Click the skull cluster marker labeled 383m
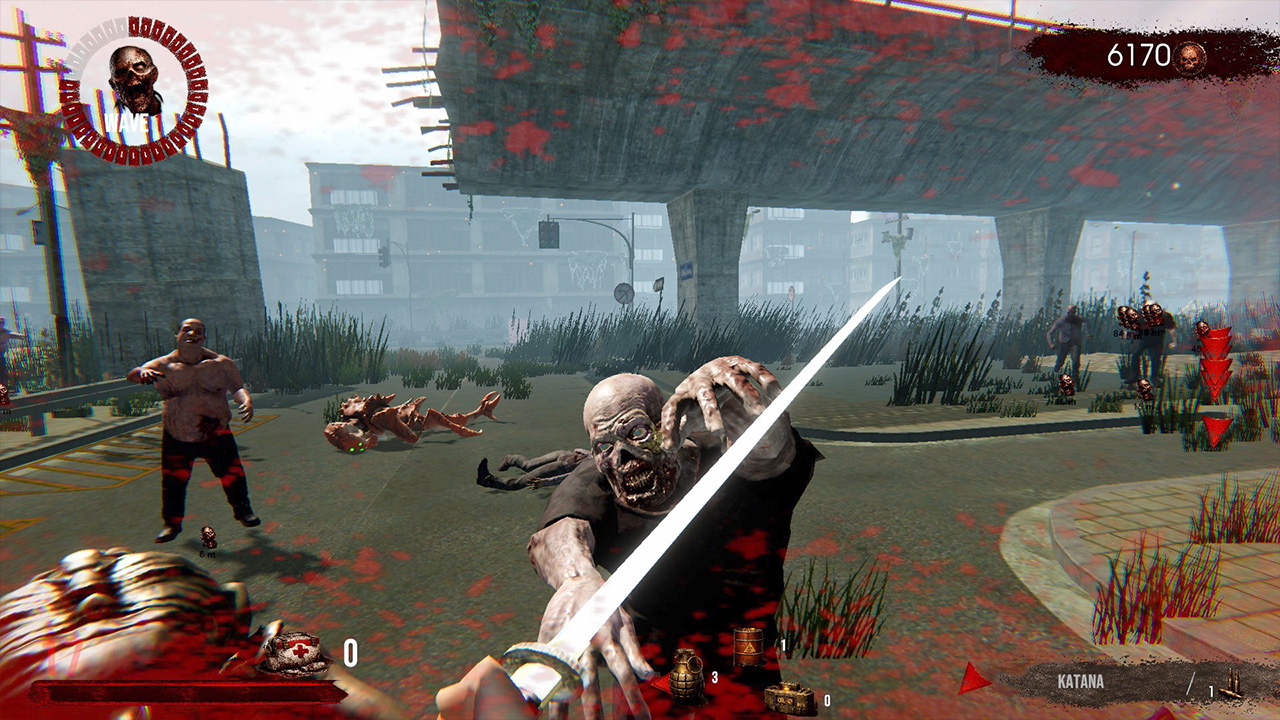This screenshot has height=720, width=1280. coord(1152,312)
